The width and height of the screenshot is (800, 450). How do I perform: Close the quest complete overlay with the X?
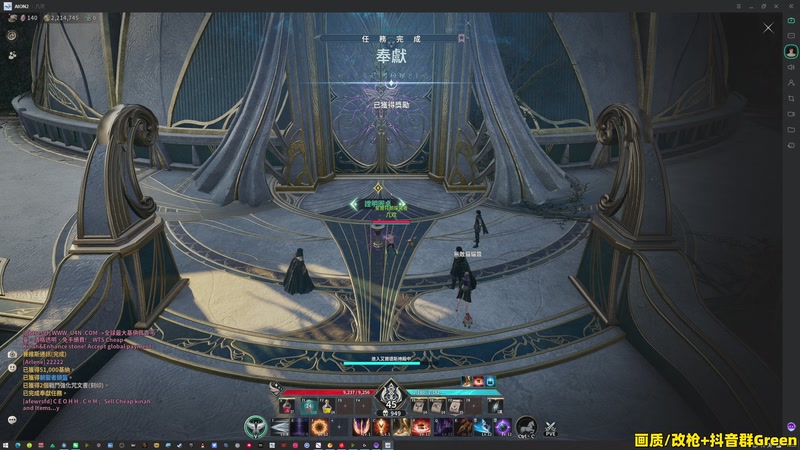768,27
